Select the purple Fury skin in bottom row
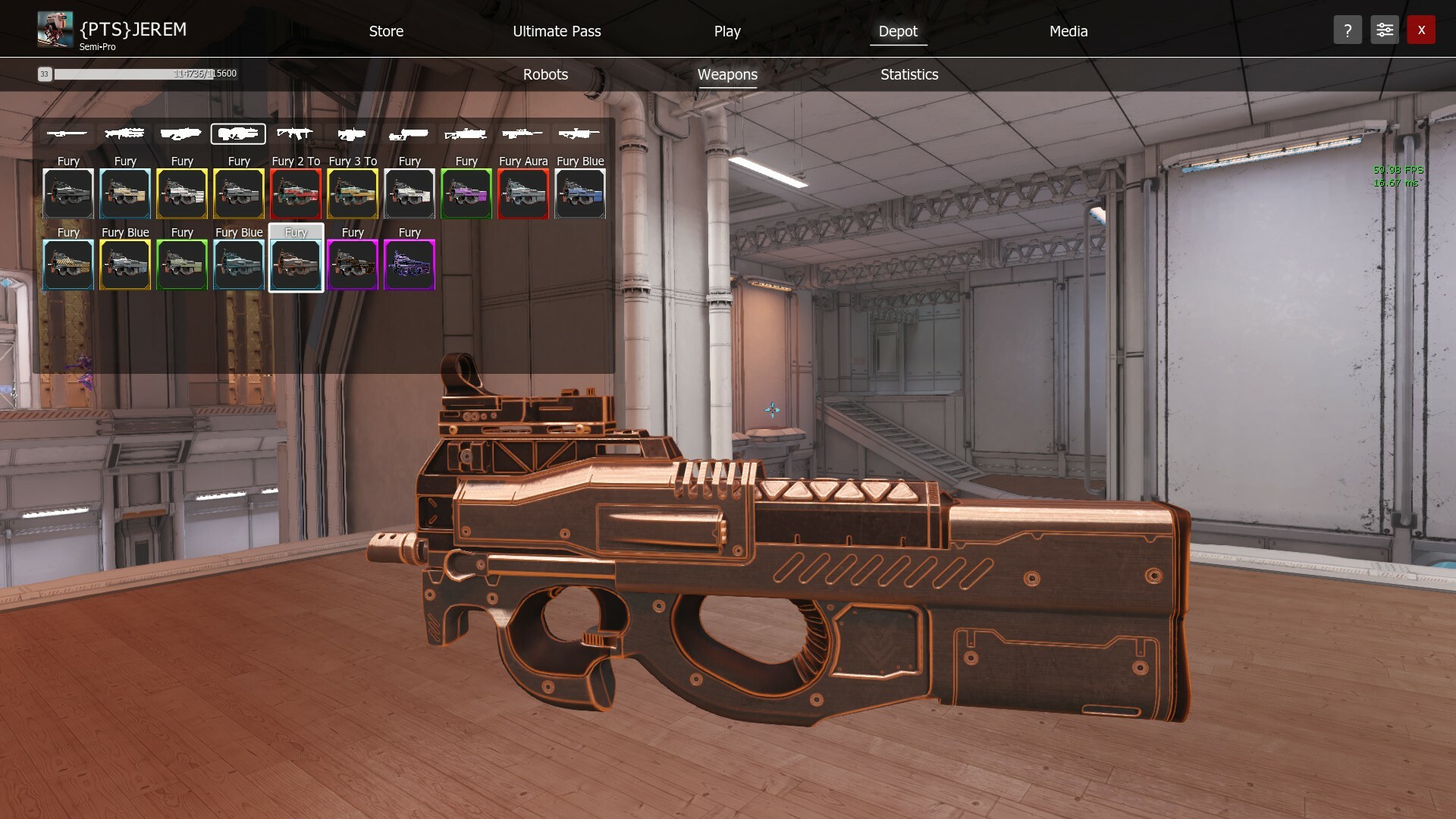1456x819 pixels. (409, 265)
